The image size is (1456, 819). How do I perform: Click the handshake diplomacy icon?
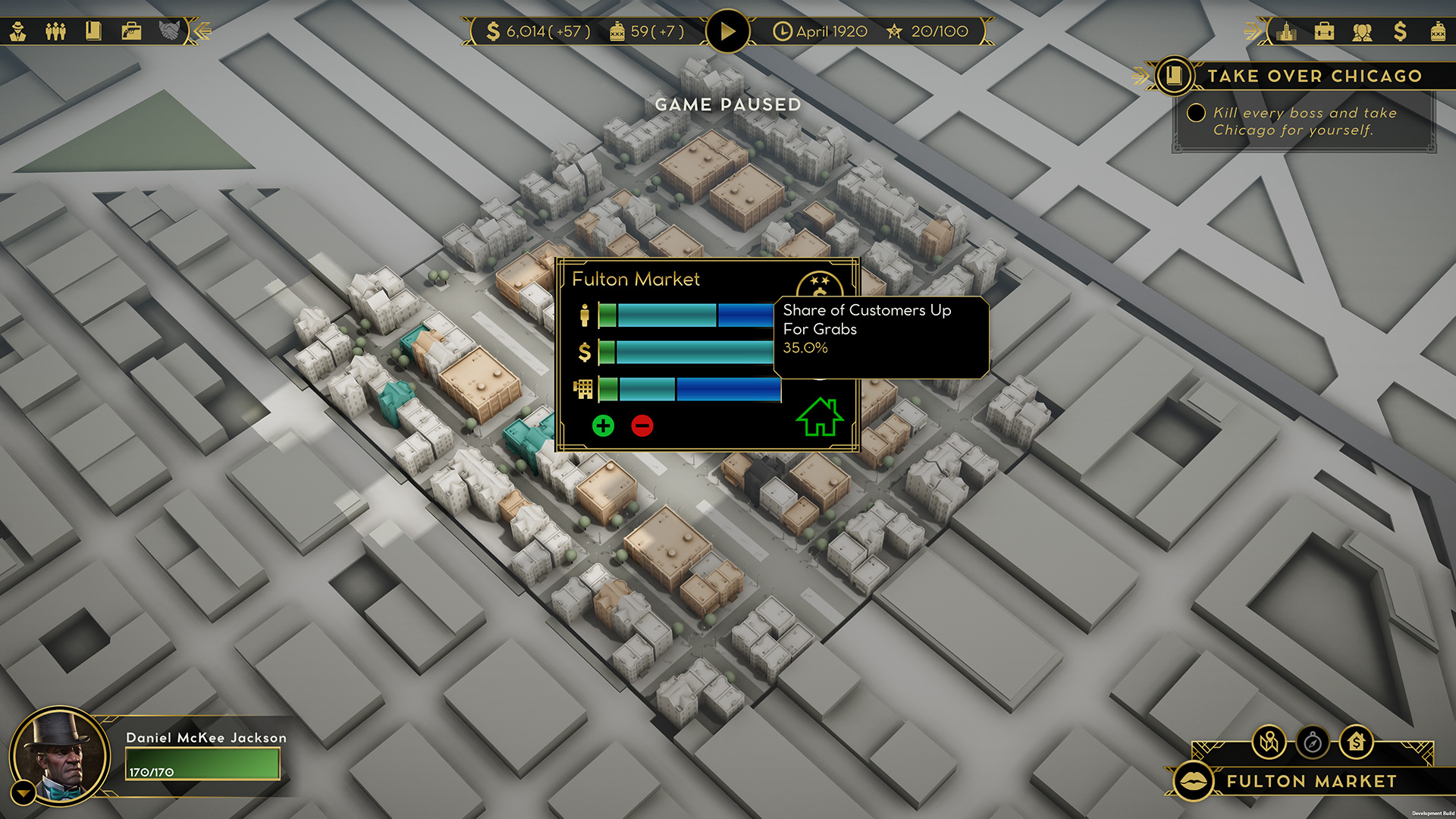click(169, 31)
